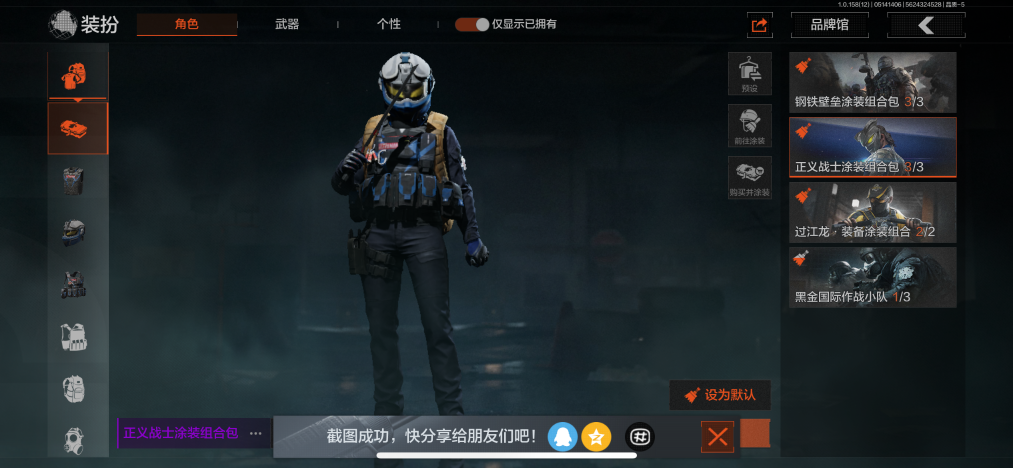The height and width of the screenshot is (468, 1013).
Task: Switch to the 角色 tab
Action: coord(187,24)
